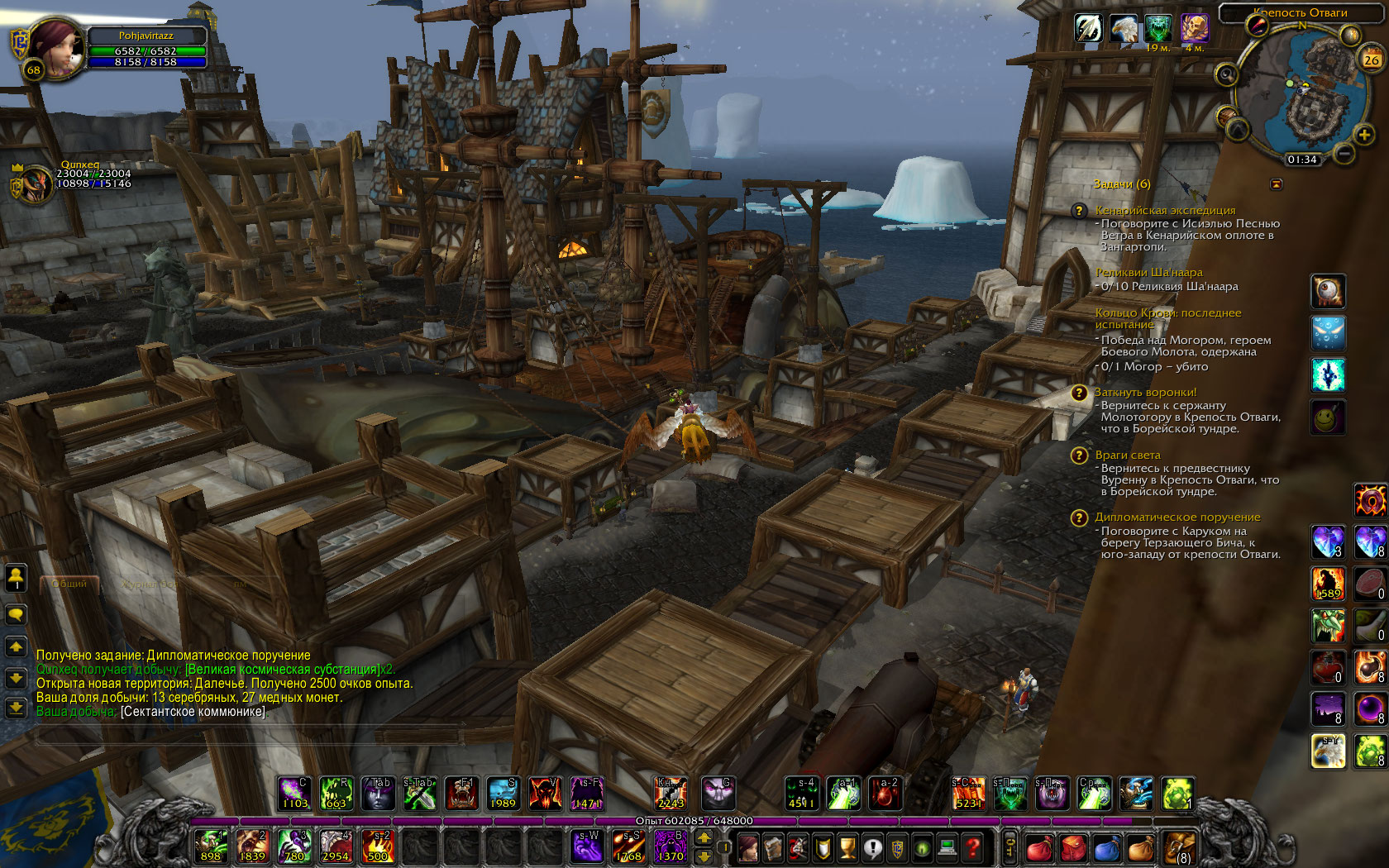Screen dimensions: 1389x868
Task: Use the Relics of Sha'naar quest item eyeball
Action: pos(1328,291)
